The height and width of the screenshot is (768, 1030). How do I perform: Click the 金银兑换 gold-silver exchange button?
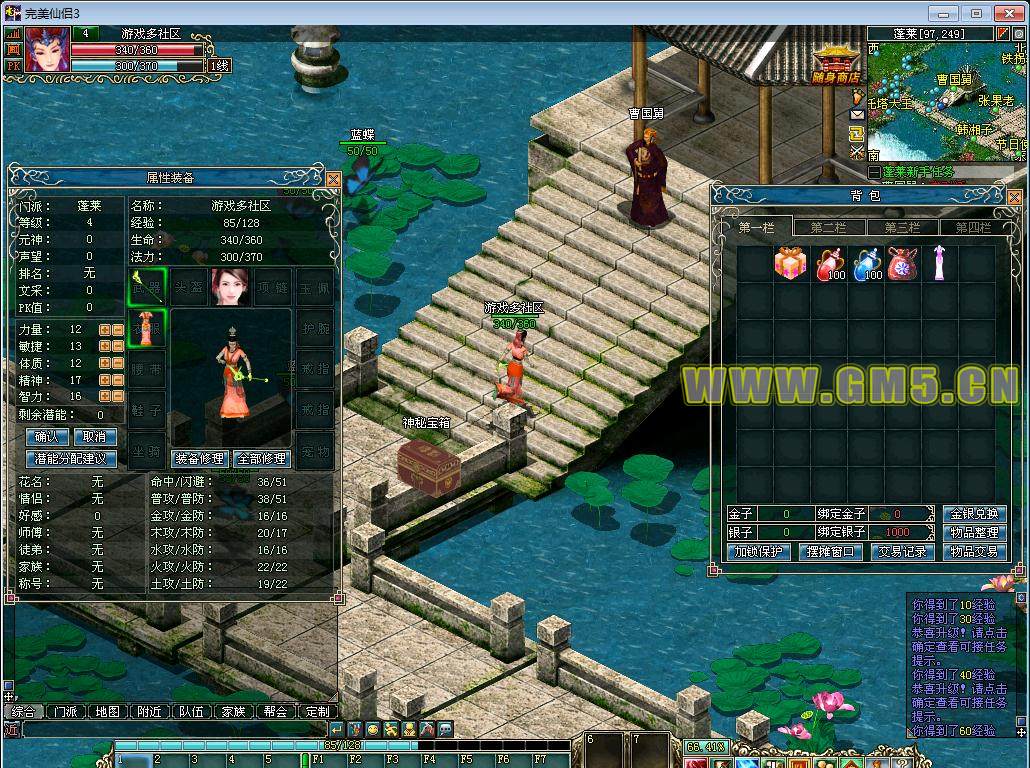(973, 514)
